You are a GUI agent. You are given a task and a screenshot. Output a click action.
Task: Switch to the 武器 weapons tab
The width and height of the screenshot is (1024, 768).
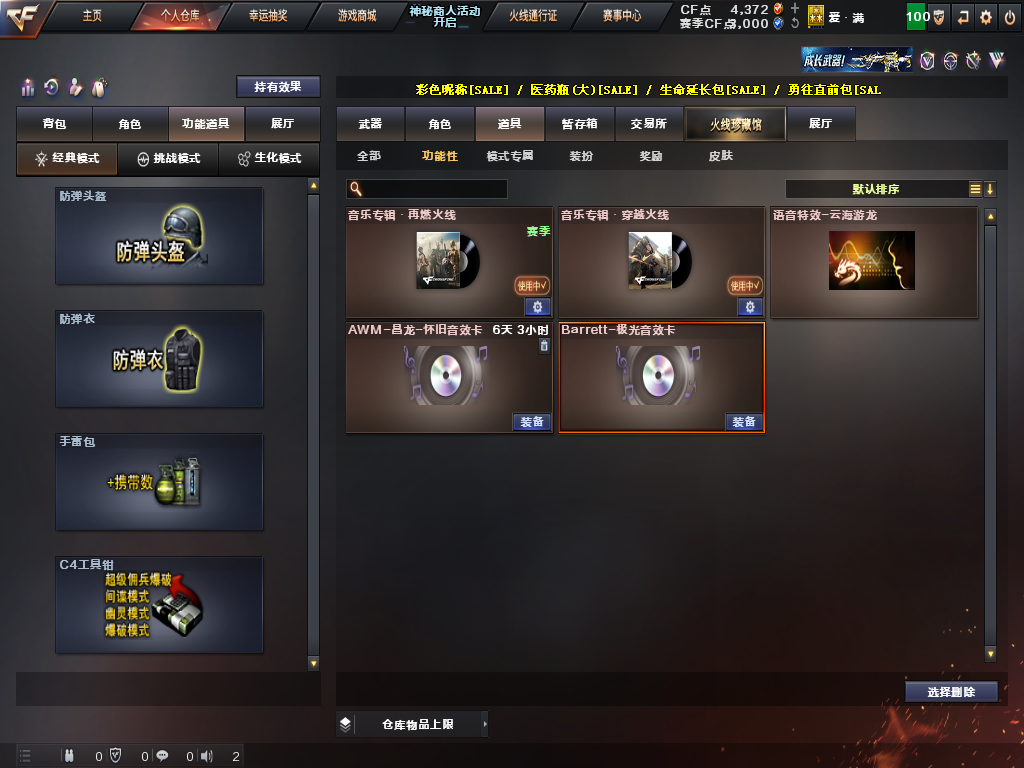pos(370,124)
